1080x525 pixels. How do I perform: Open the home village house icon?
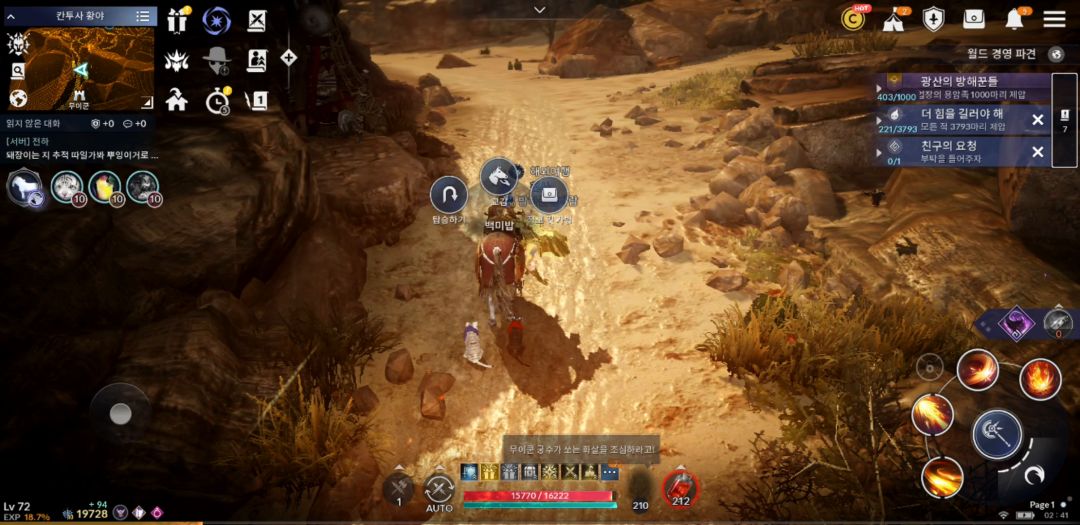177,99
